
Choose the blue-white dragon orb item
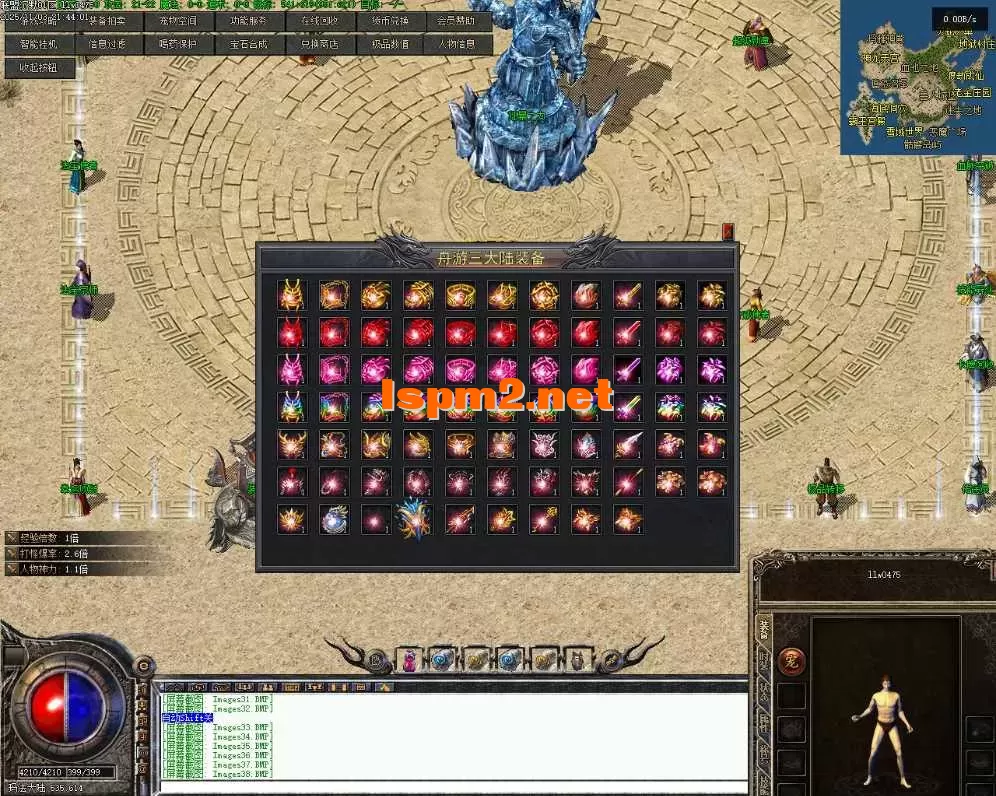tap(334, 519)
